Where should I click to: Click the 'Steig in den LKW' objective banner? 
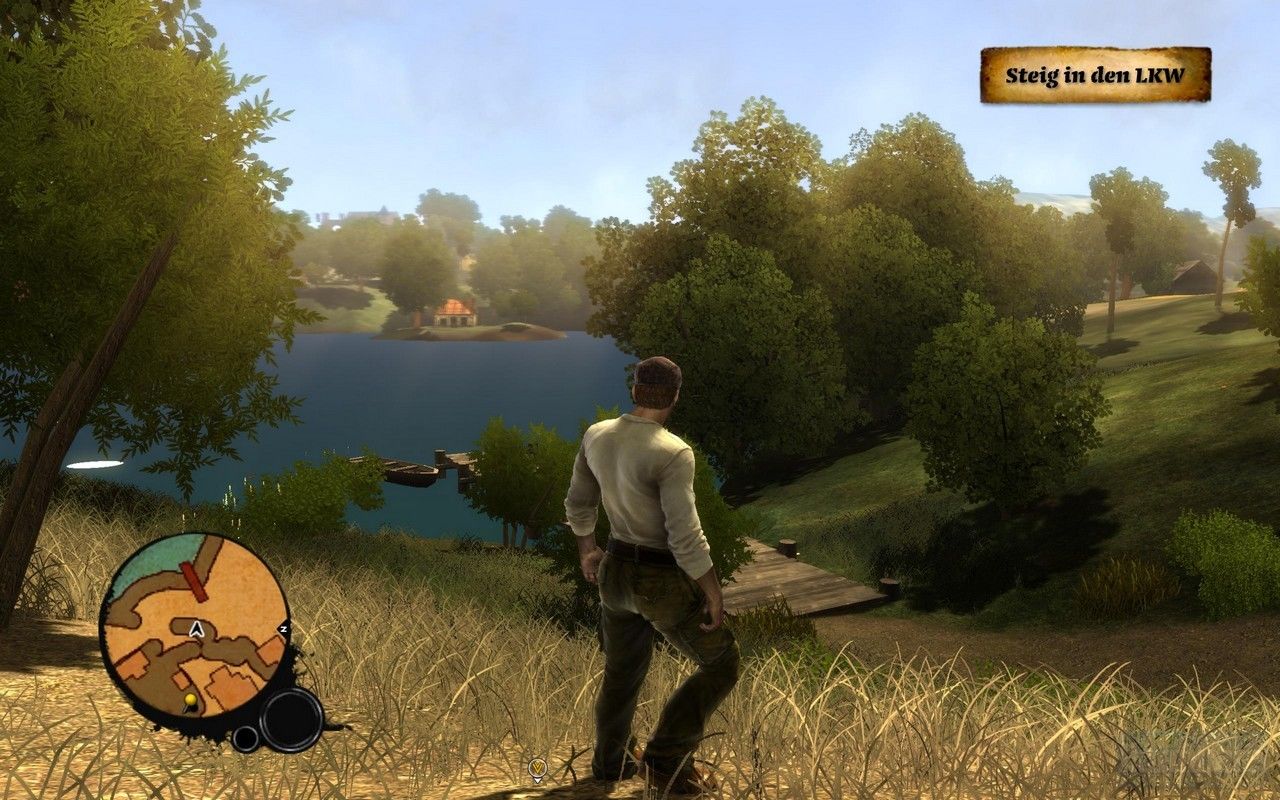(x=1095, y=75)
